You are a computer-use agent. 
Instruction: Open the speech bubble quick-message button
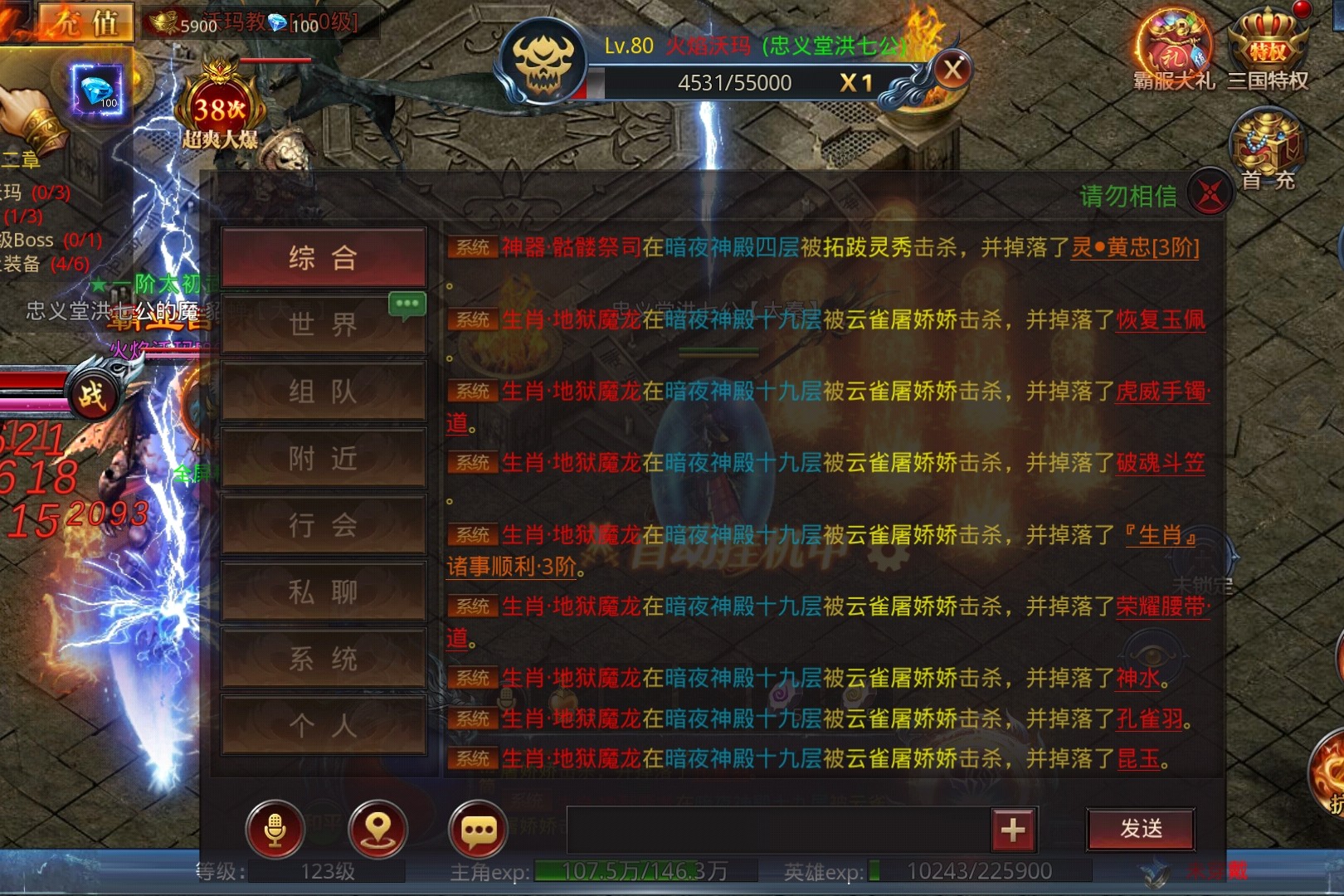point(479,829)
